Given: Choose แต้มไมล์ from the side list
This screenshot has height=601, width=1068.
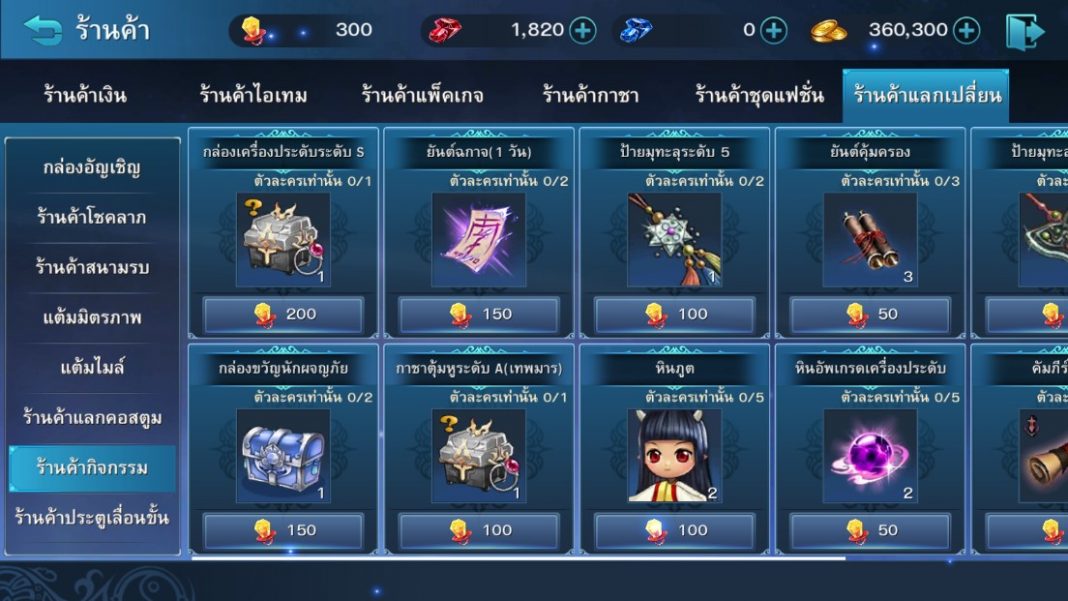Looking at the screenshot, I should 92,368.
